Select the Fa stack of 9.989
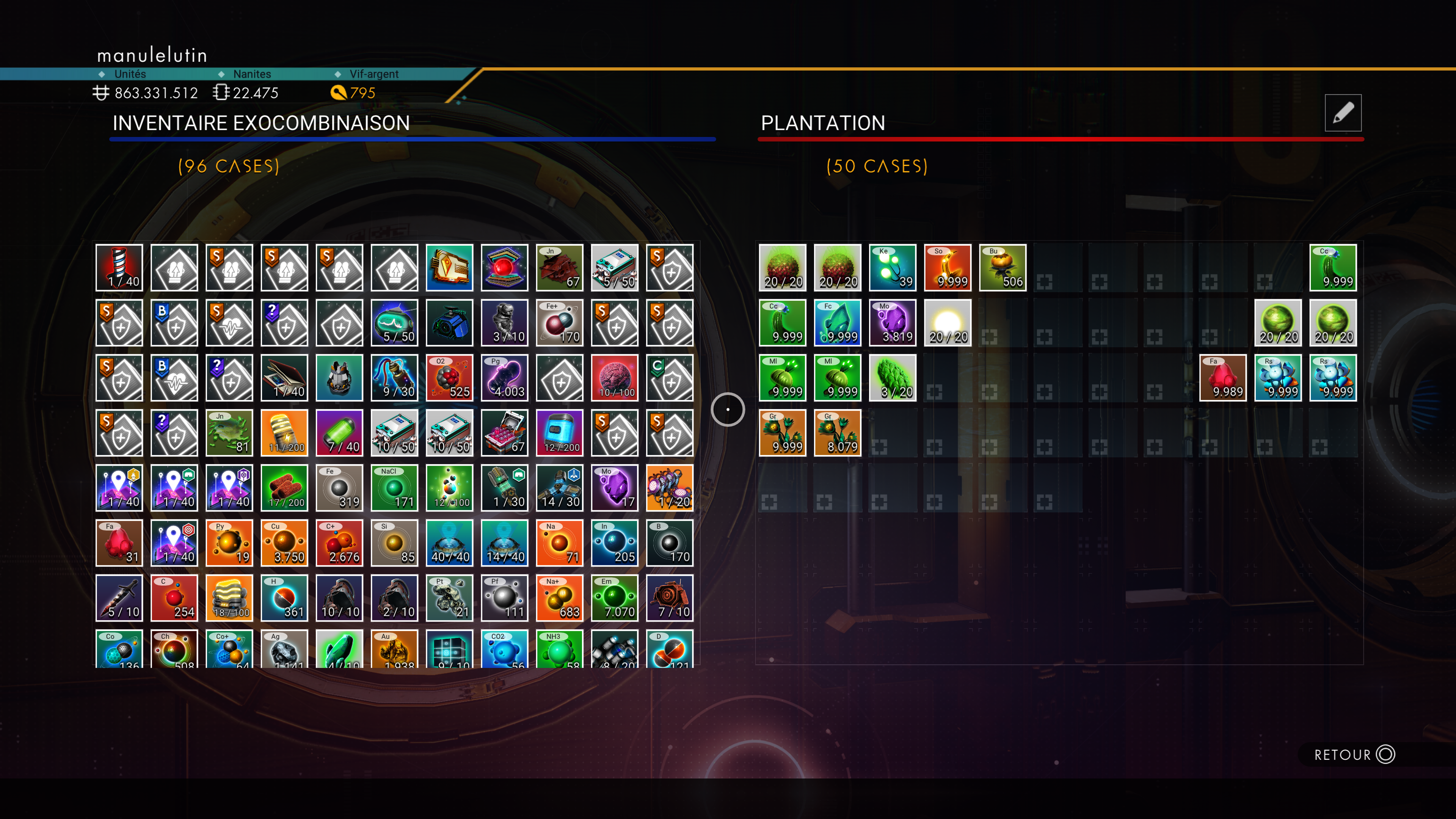Screen dimensions: 1456x819 pos(1222,378)
